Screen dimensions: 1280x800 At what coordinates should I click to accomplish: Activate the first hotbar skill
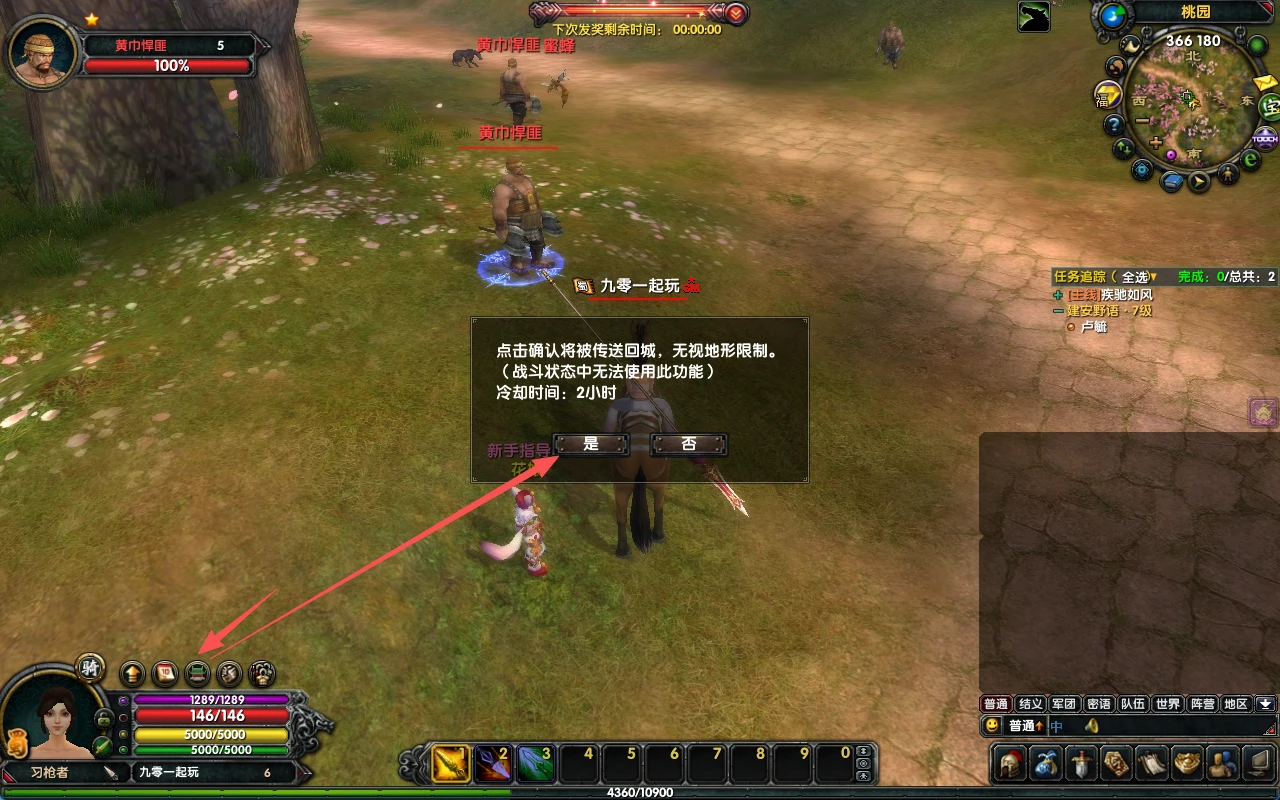451,765
